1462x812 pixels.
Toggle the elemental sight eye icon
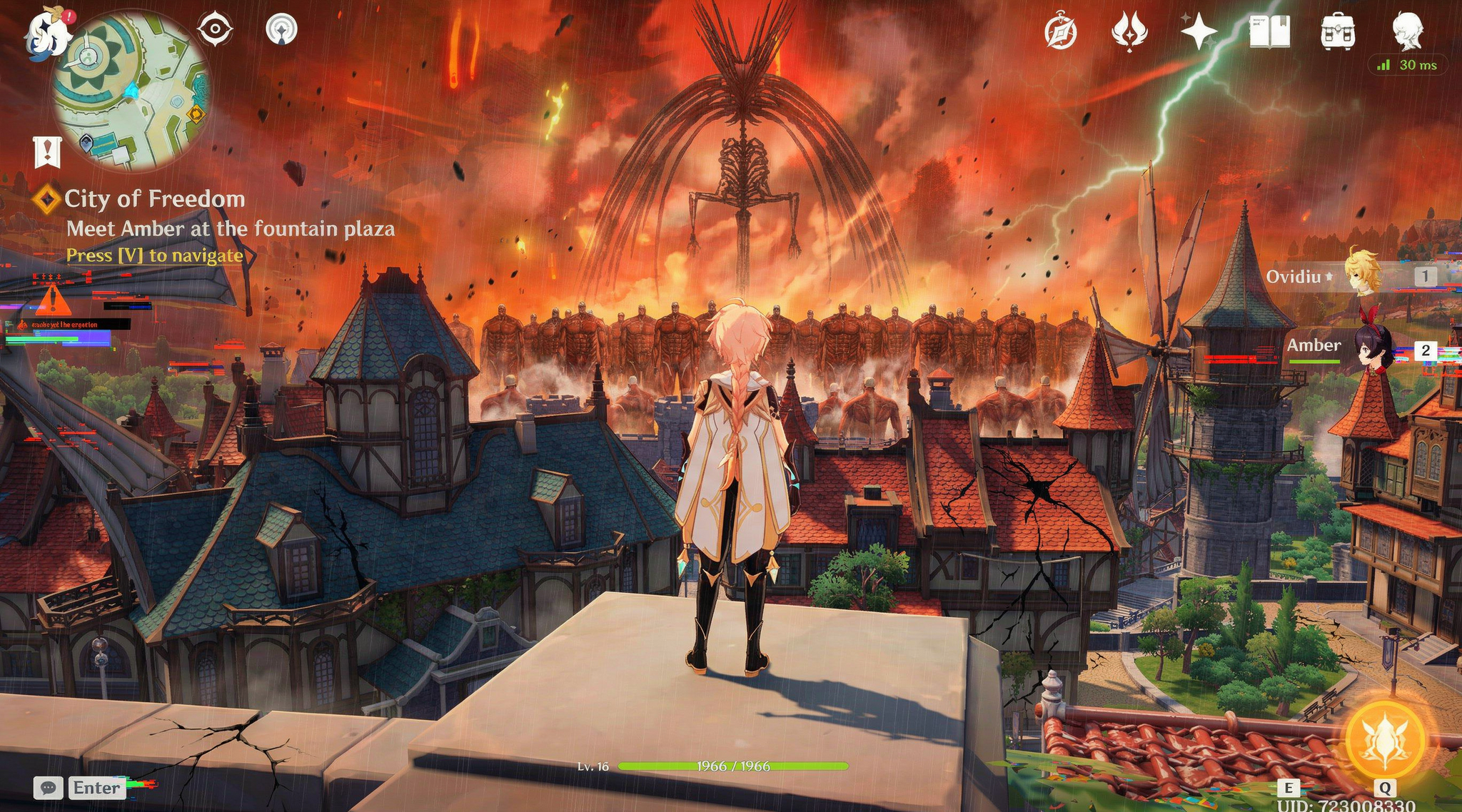[x=215, y=30]
